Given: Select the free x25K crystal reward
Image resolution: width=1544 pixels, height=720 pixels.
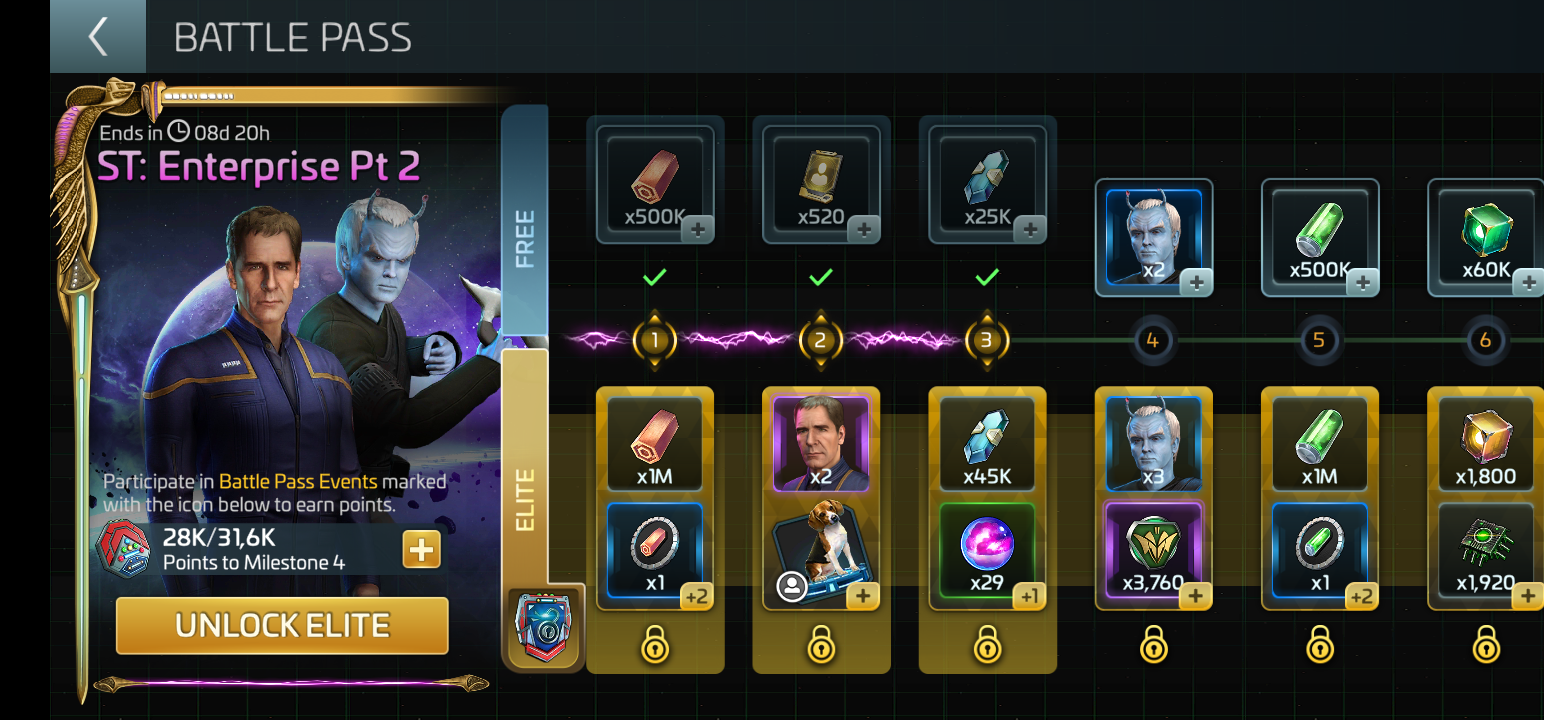Looking at the screenshot, I should point(987,184).
